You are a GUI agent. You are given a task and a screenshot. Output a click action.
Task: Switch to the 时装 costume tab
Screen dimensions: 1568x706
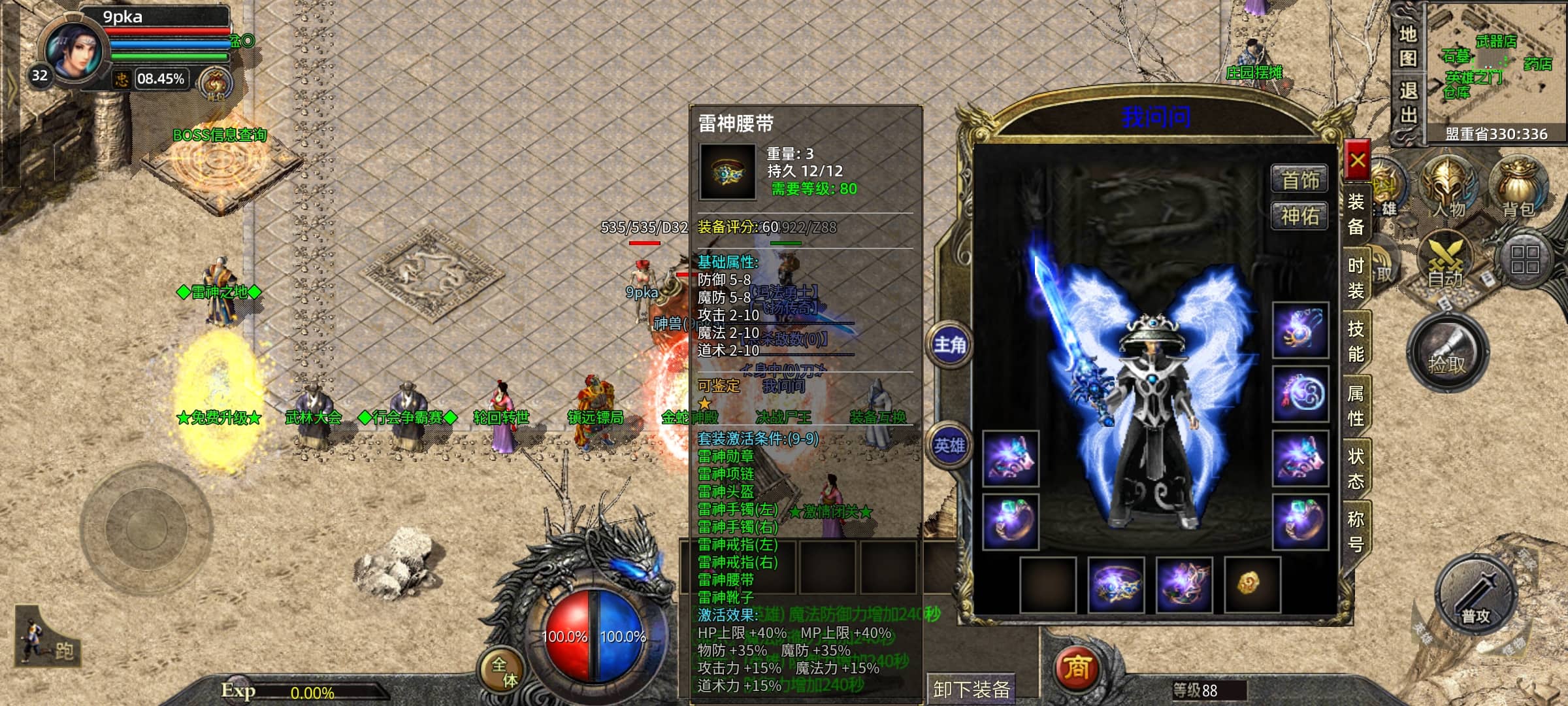pos(1356,277)
